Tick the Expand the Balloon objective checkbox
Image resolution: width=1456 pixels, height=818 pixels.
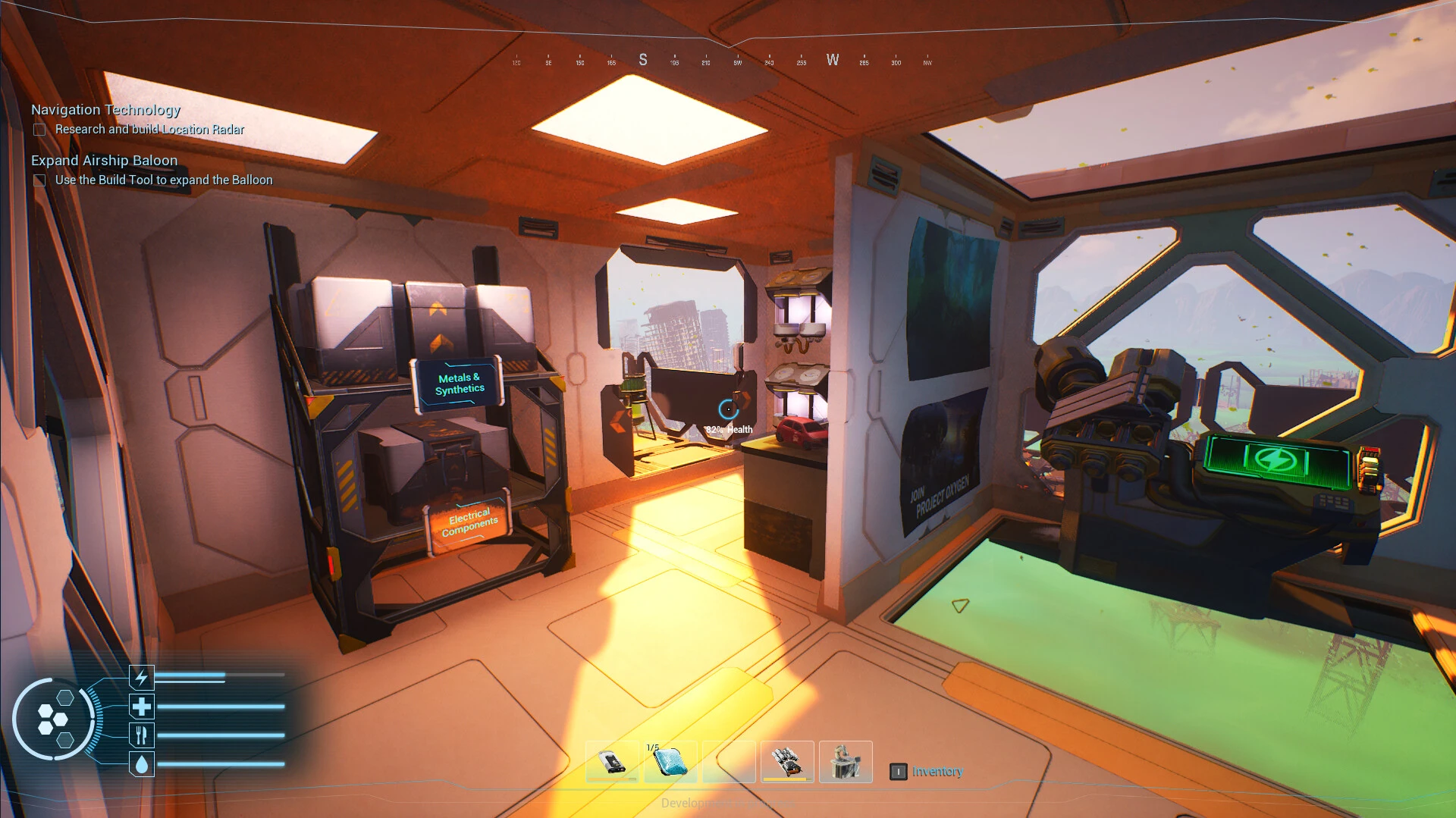click(x=39, y=180)
